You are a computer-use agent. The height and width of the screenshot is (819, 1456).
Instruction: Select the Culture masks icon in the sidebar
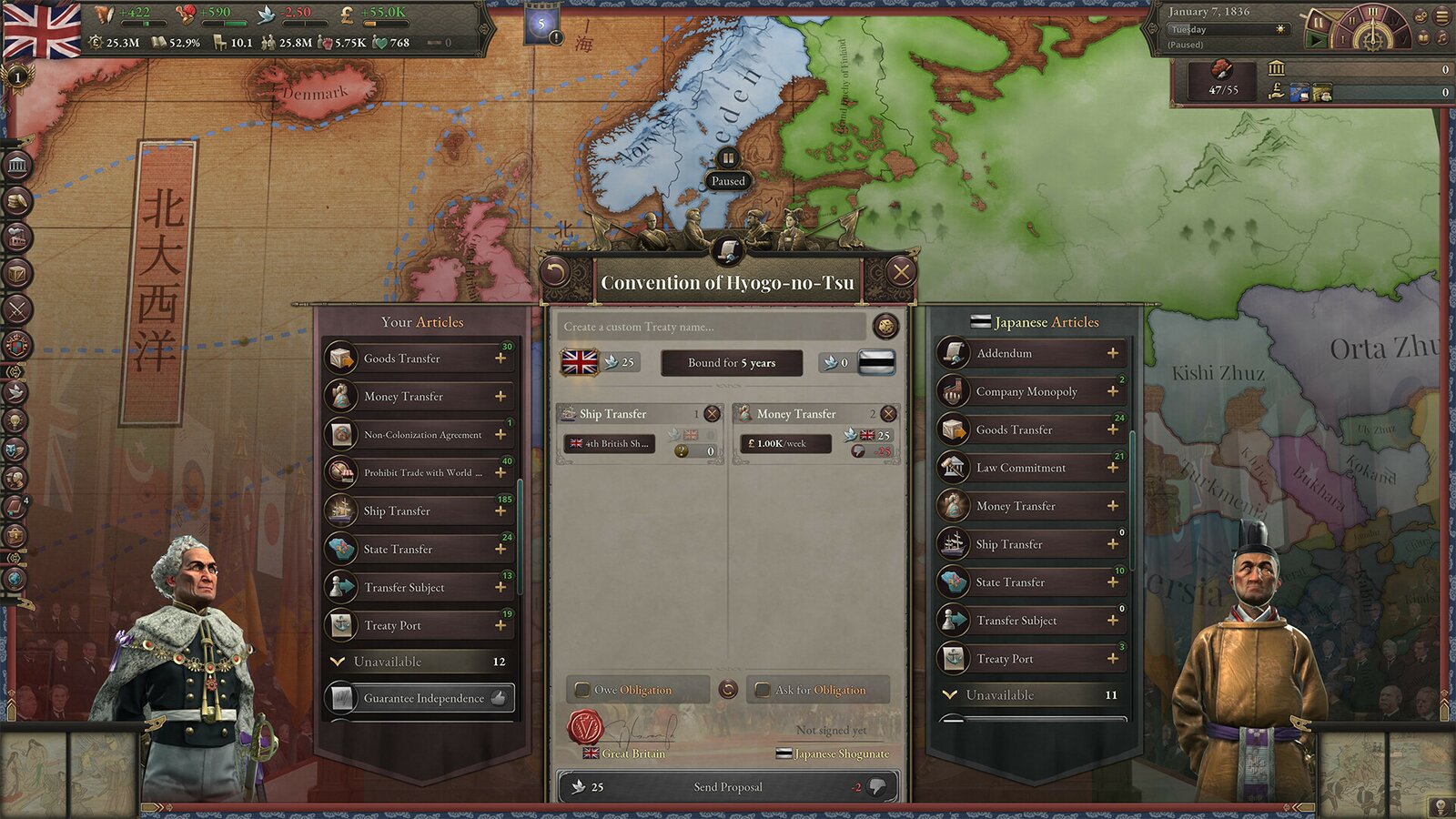(15, 450)
